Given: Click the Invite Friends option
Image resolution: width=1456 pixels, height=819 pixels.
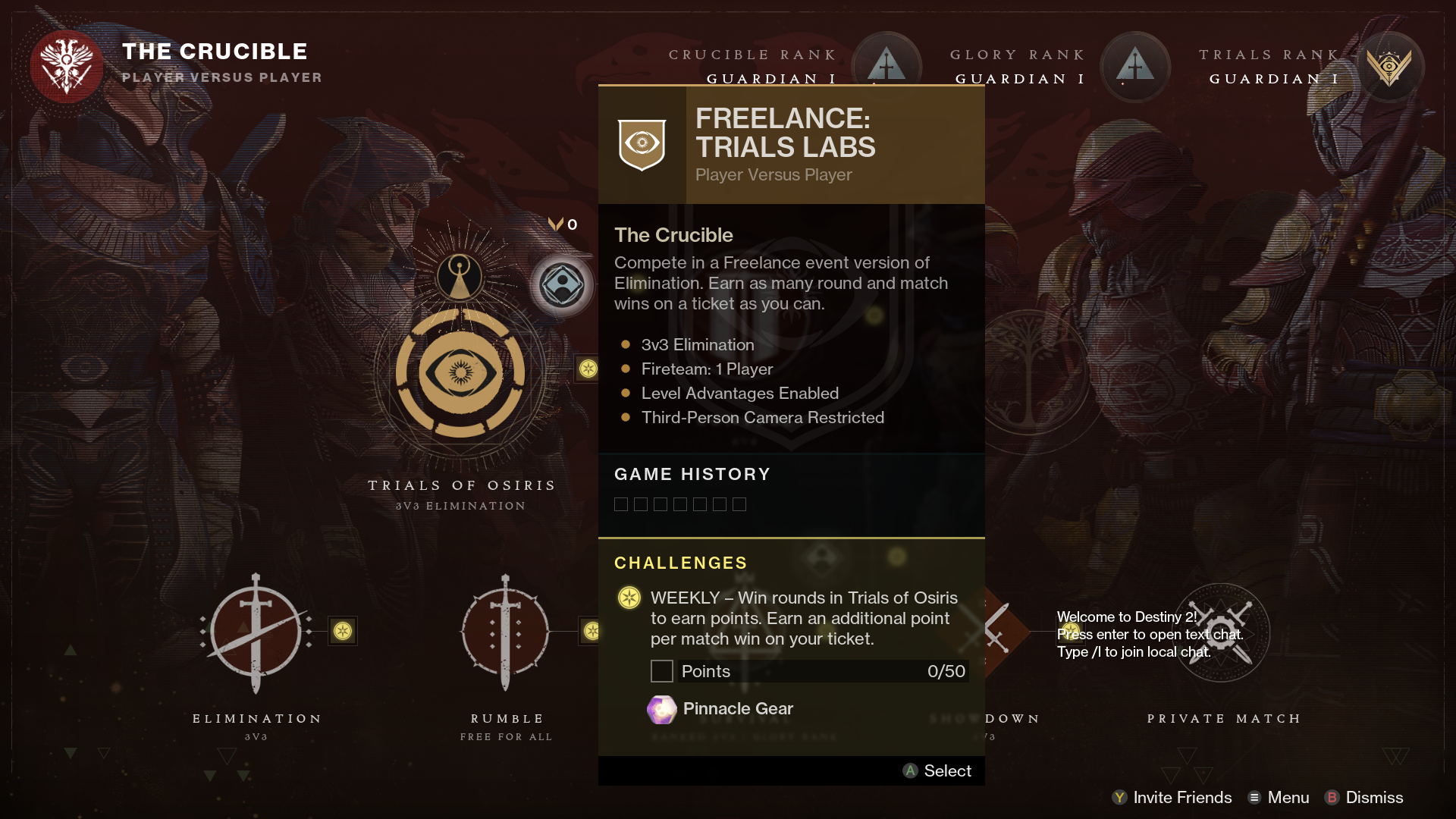Looking at the screenshot, I should pos(1172,798).
